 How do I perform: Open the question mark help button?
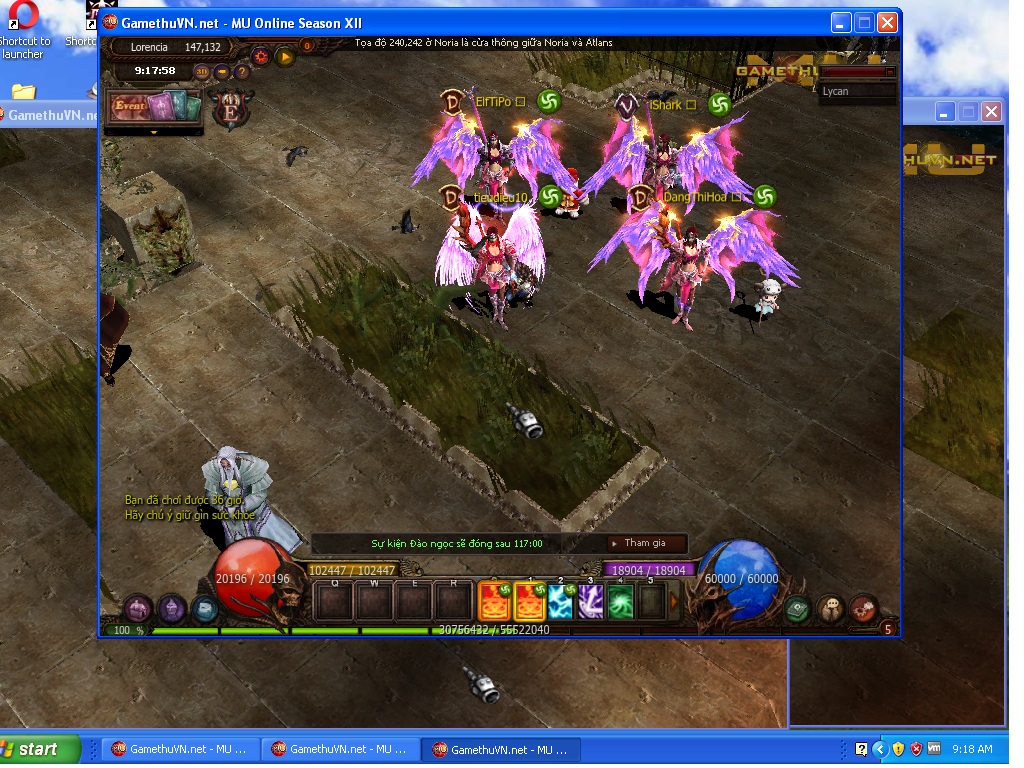pos(242,71)
